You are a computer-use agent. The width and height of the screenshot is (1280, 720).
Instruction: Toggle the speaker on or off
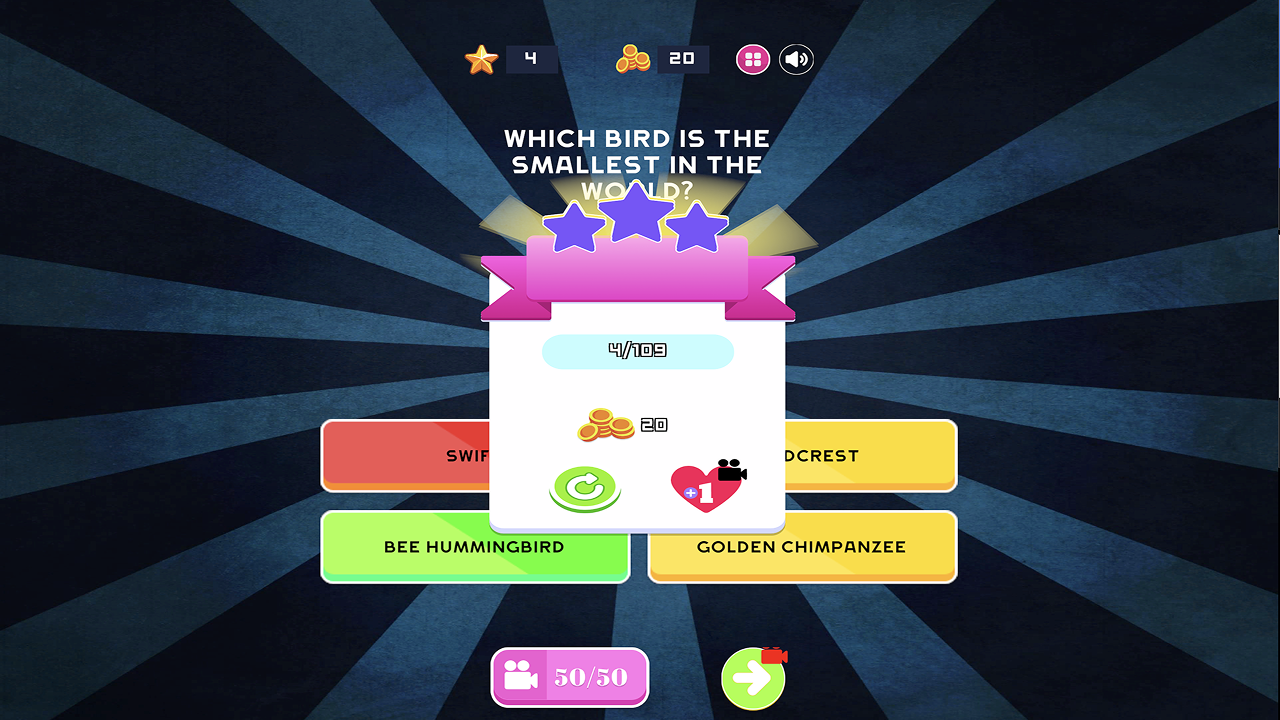tap(796, 59)
